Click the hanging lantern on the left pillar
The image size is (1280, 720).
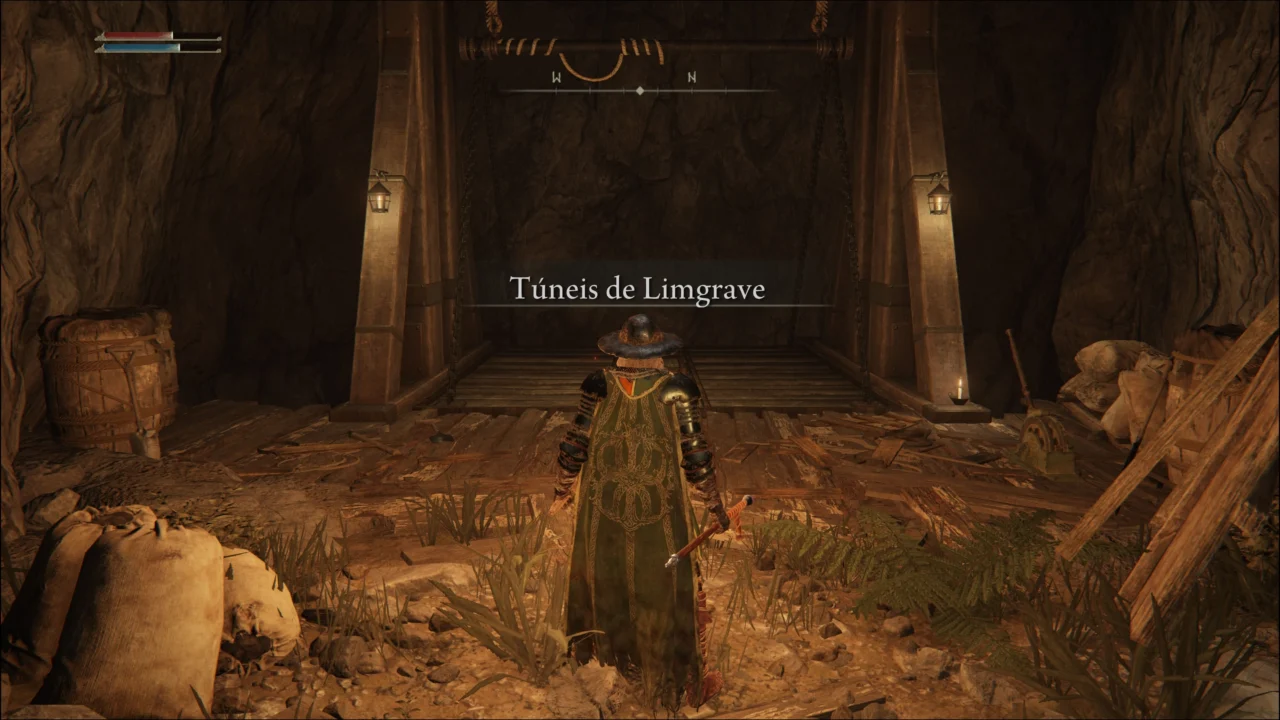click(382, 198)
